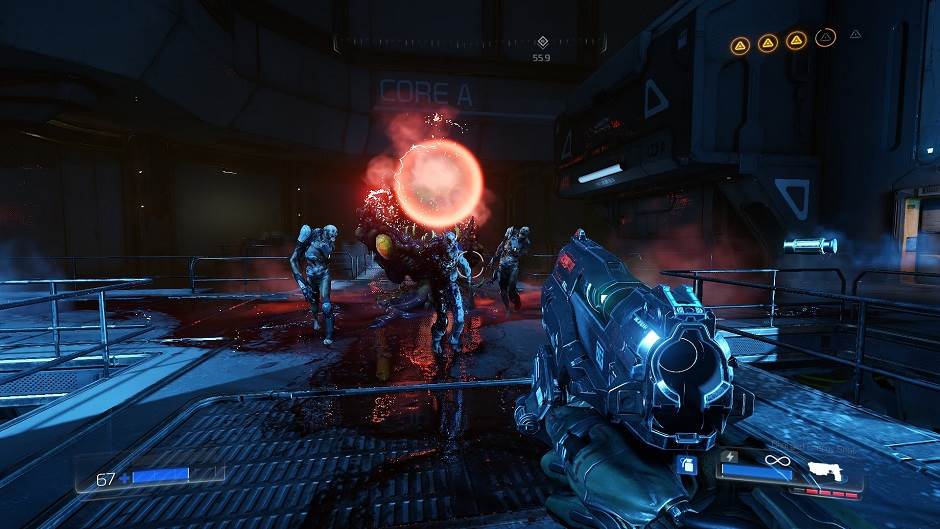Select the diamond objective marker on compass
This screenshot has width=940, height=529.
tap(543, 42)
